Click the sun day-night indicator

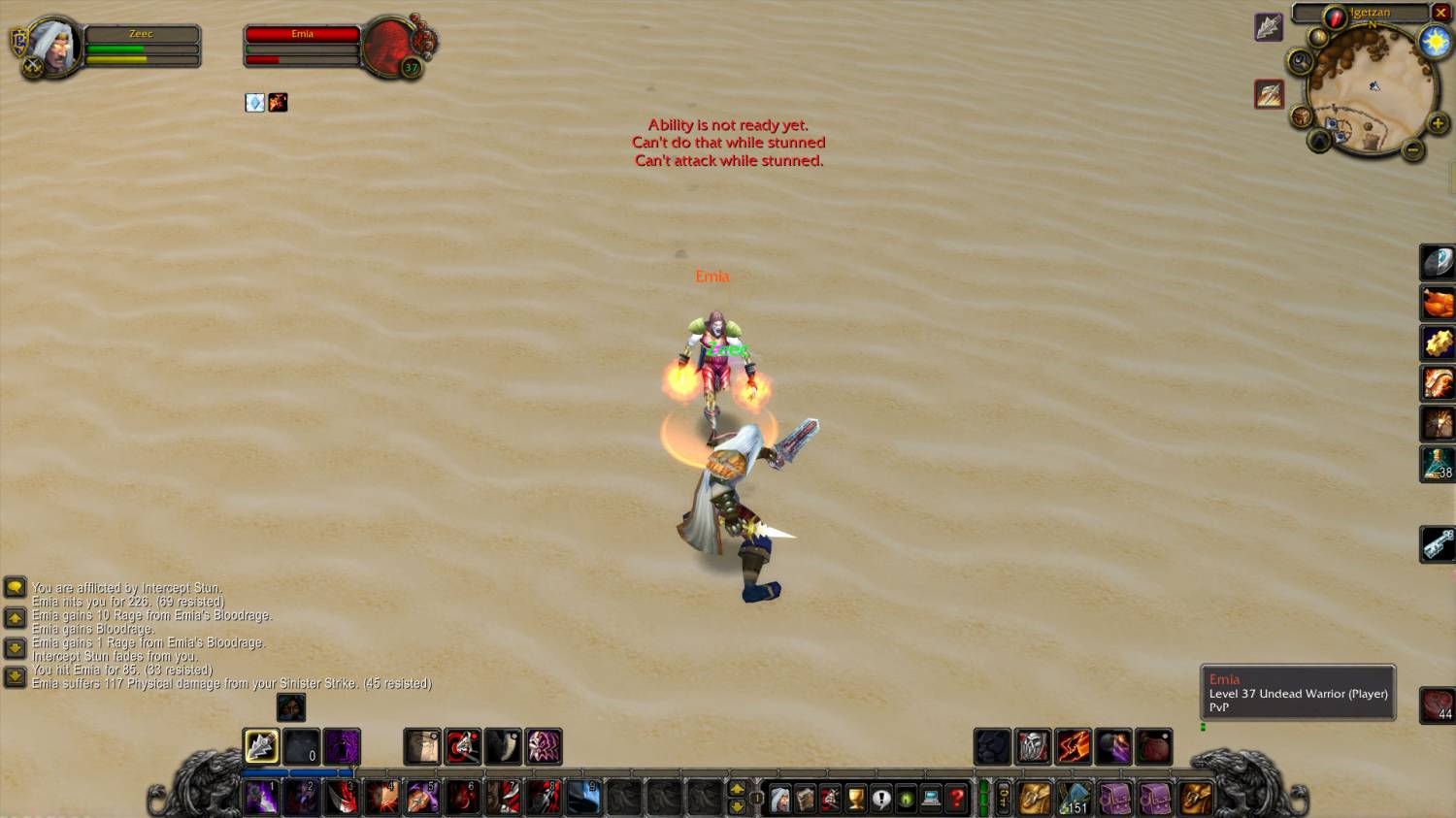[x=1435, y=42]
